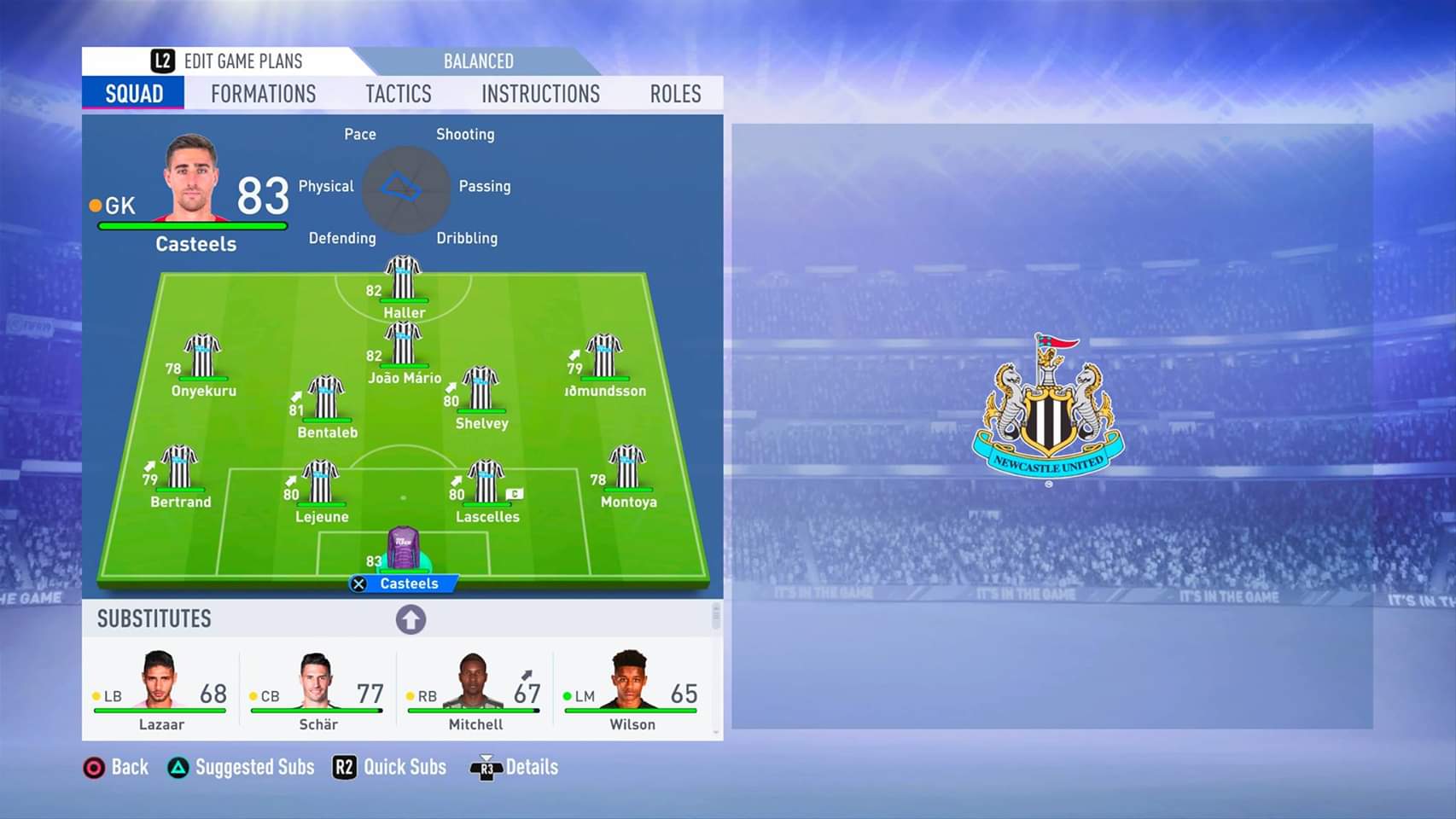Select centre back Lejeune

[x=321, y=485]
